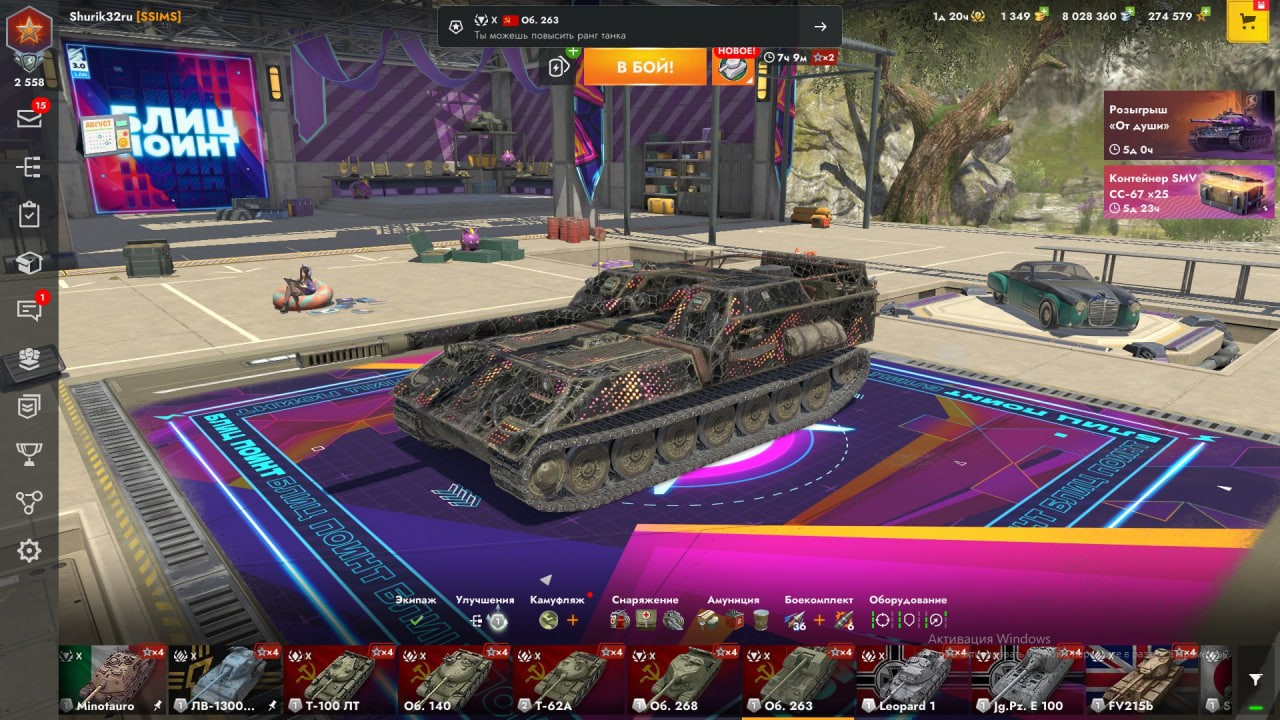Open the shop via the yellow cart button
This screenshot has height=720, width=1280.
[x=1247, y=22]
